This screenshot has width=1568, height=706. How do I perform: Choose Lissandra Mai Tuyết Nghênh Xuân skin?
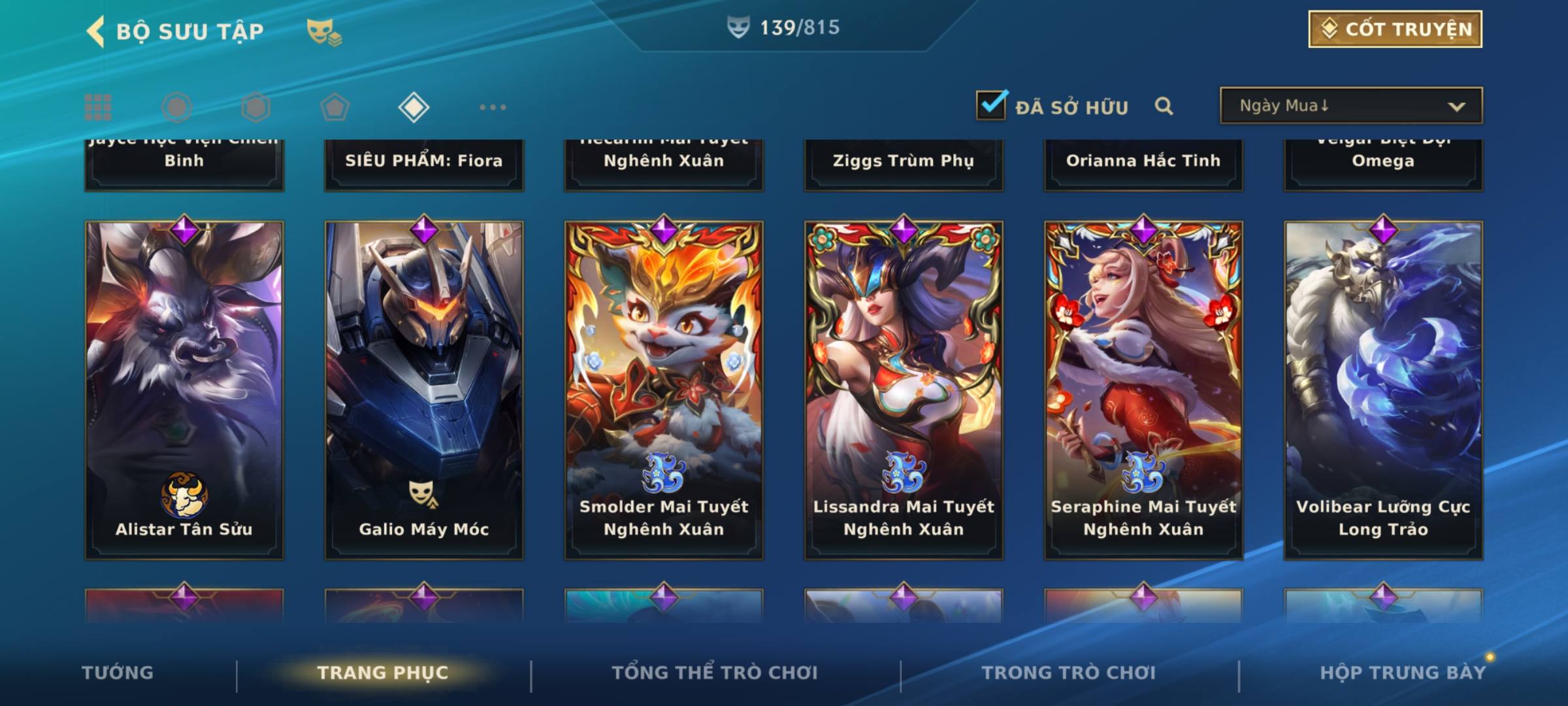[904, 390]
